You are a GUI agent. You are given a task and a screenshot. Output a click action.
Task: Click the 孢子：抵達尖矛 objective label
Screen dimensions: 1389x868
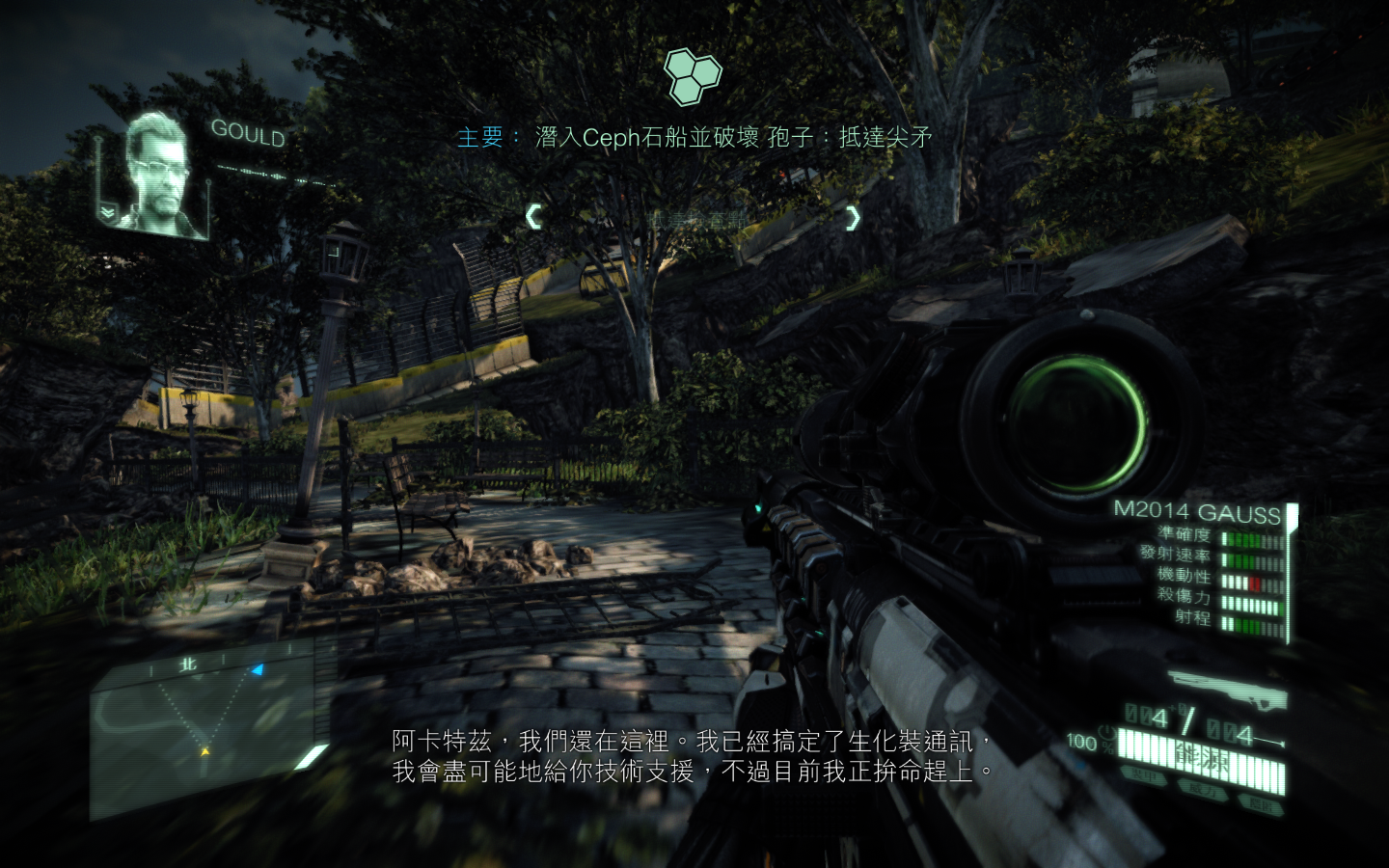851,137
